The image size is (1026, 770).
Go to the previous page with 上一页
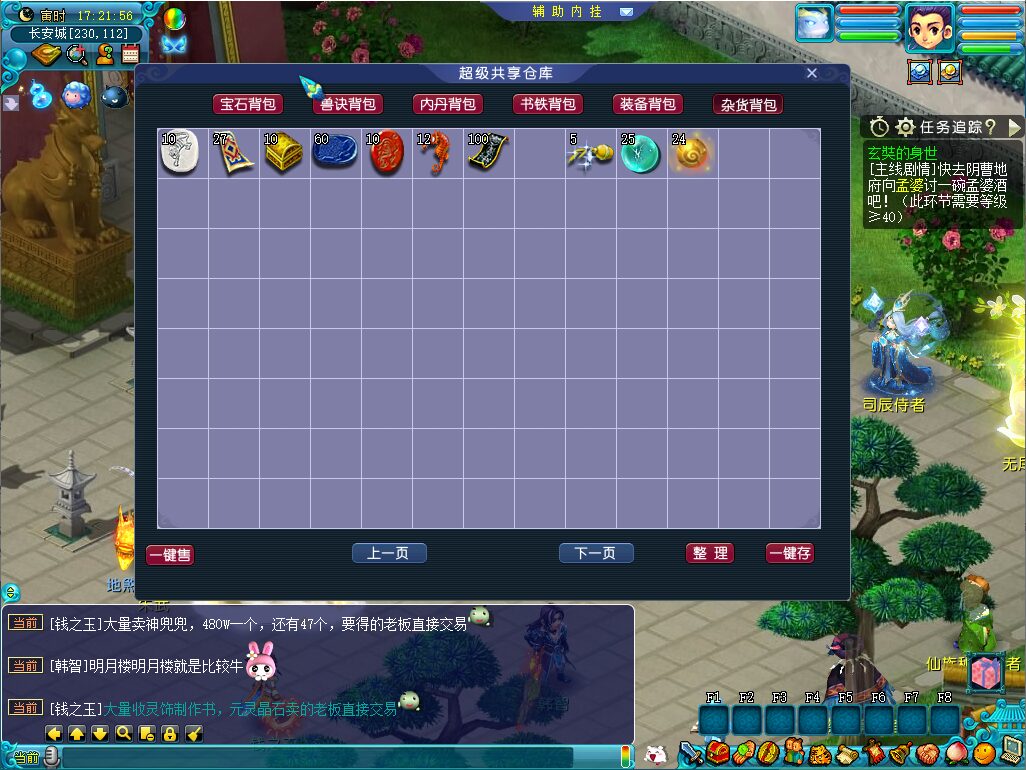click(389, 553)
